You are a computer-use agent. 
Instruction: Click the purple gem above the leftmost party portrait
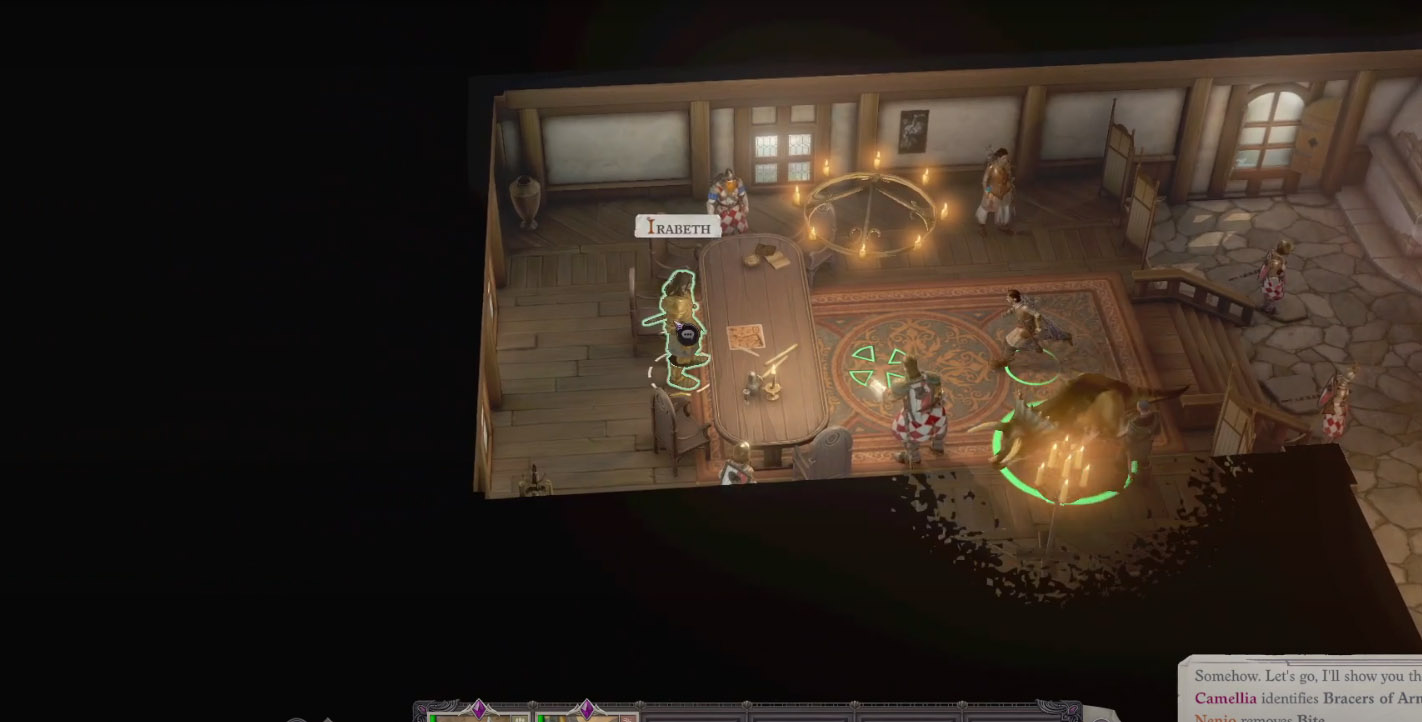(479, 708)
